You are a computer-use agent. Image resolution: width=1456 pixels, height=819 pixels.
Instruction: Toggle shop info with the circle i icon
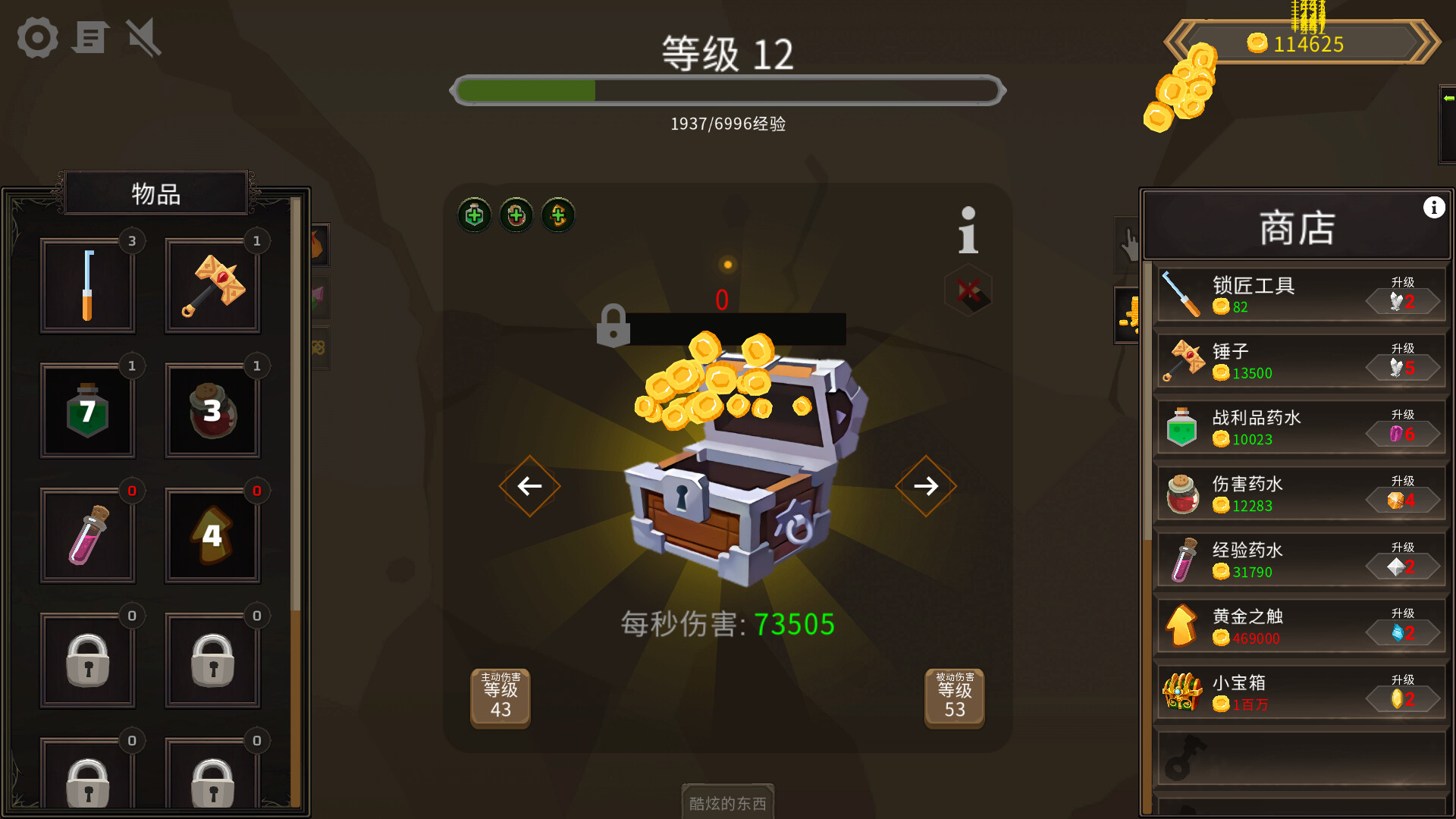(x=1432, y=206)
